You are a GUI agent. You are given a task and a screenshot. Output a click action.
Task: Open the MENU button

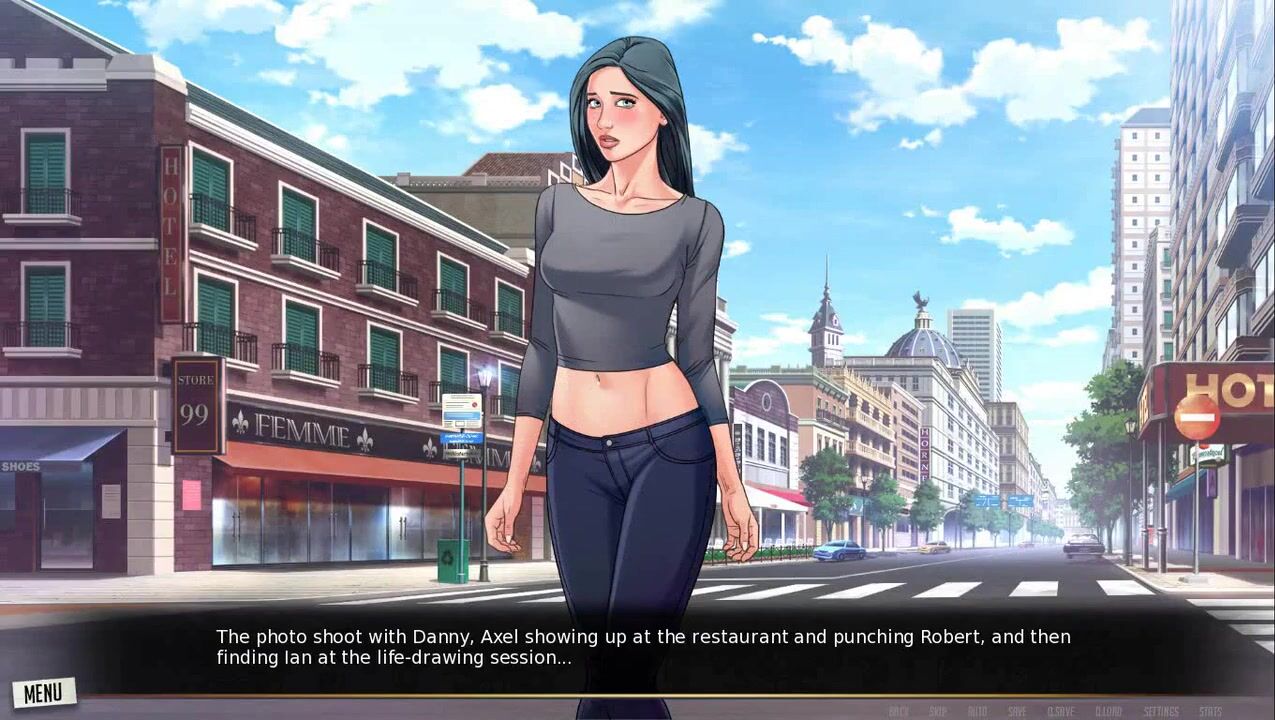[x=43, y=692]
